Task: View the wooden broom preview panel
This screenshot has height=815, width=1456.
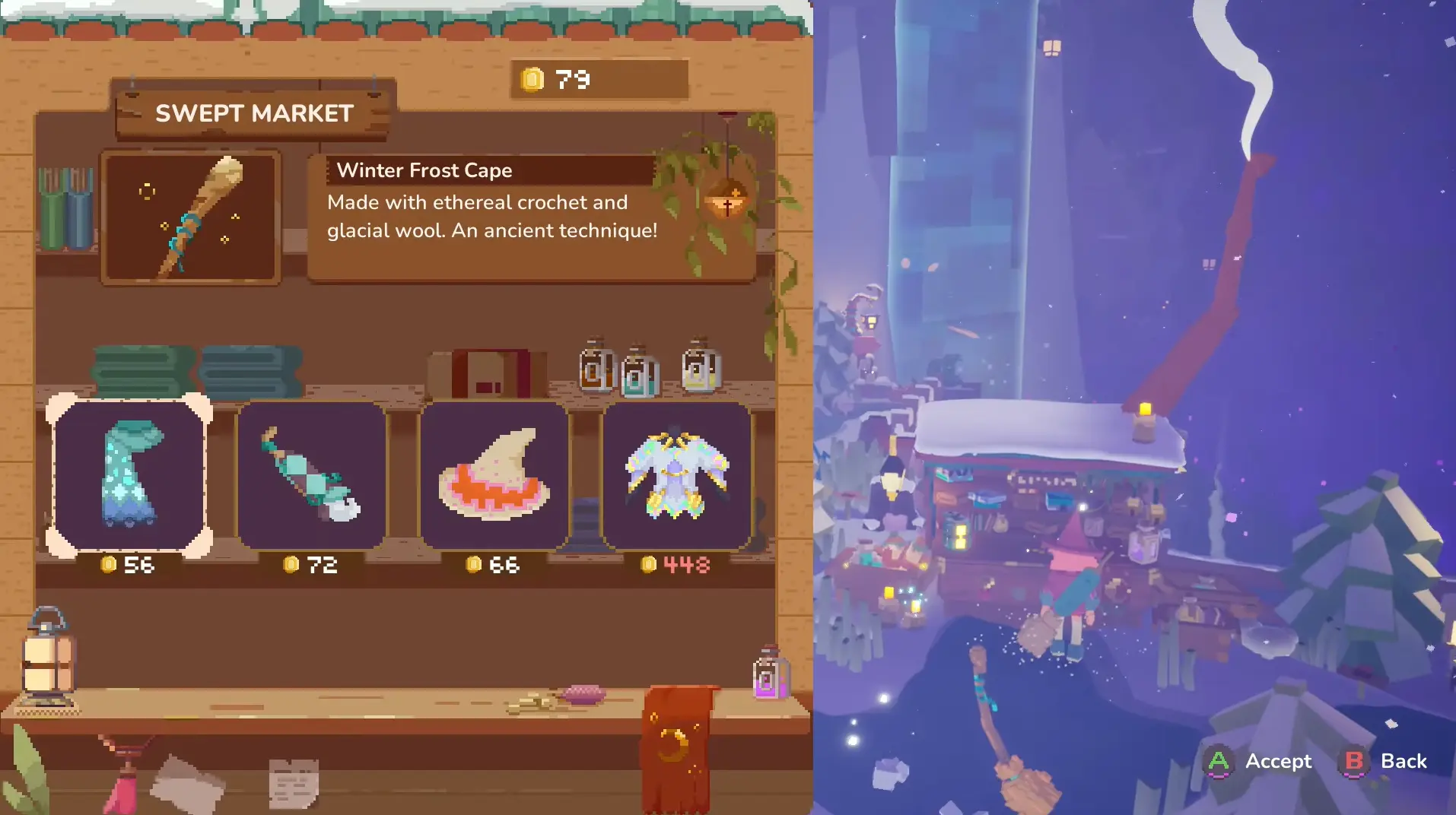Action: tap(191, 217)
